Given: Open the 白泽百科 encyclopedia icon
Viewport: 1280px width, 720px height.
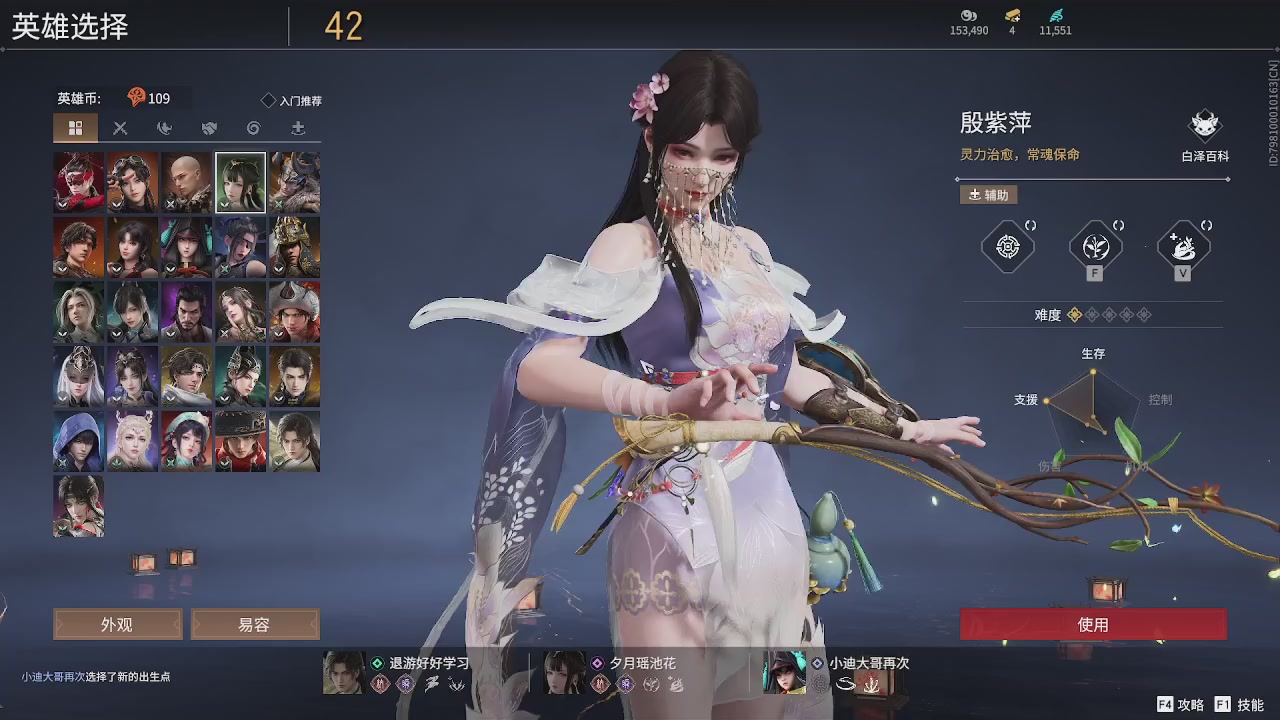Looking at the screenshot, I should click(x=1204, y=125).
